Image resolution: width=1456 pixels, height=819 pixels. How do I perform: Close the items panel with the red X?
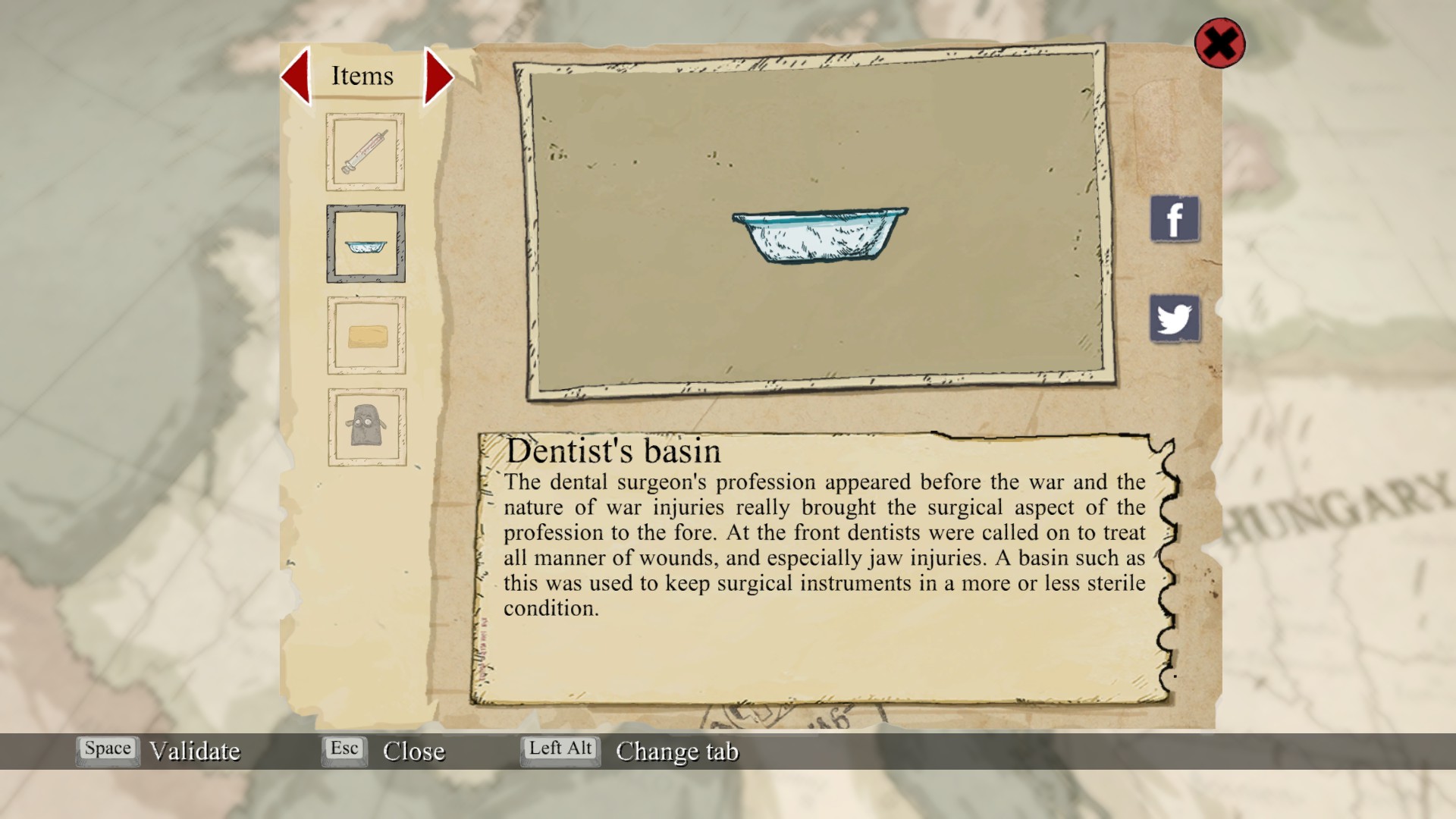[x=1219, y=43]
